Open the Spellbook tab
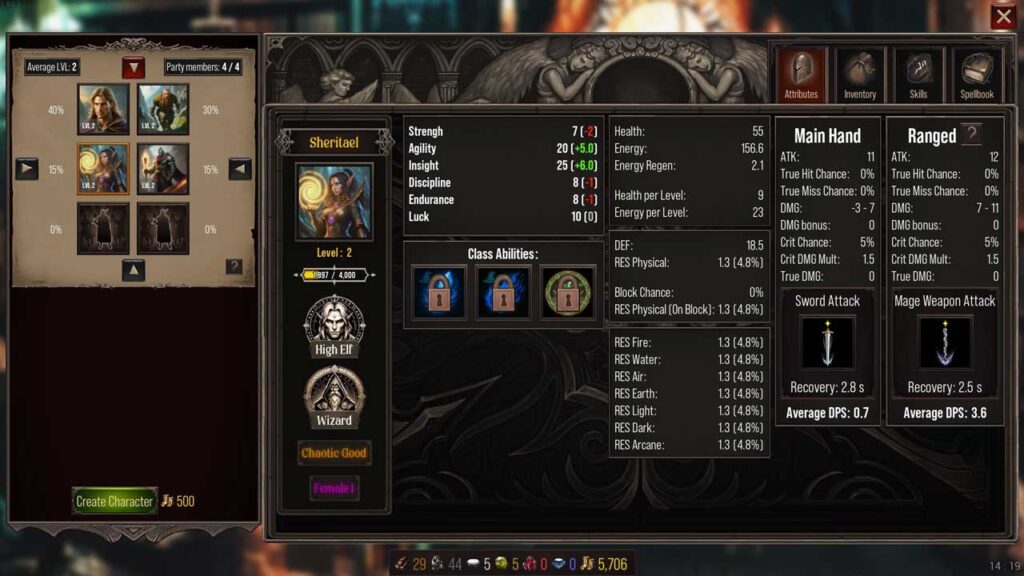Screen dimensions: 1024x576 point(977,75)
